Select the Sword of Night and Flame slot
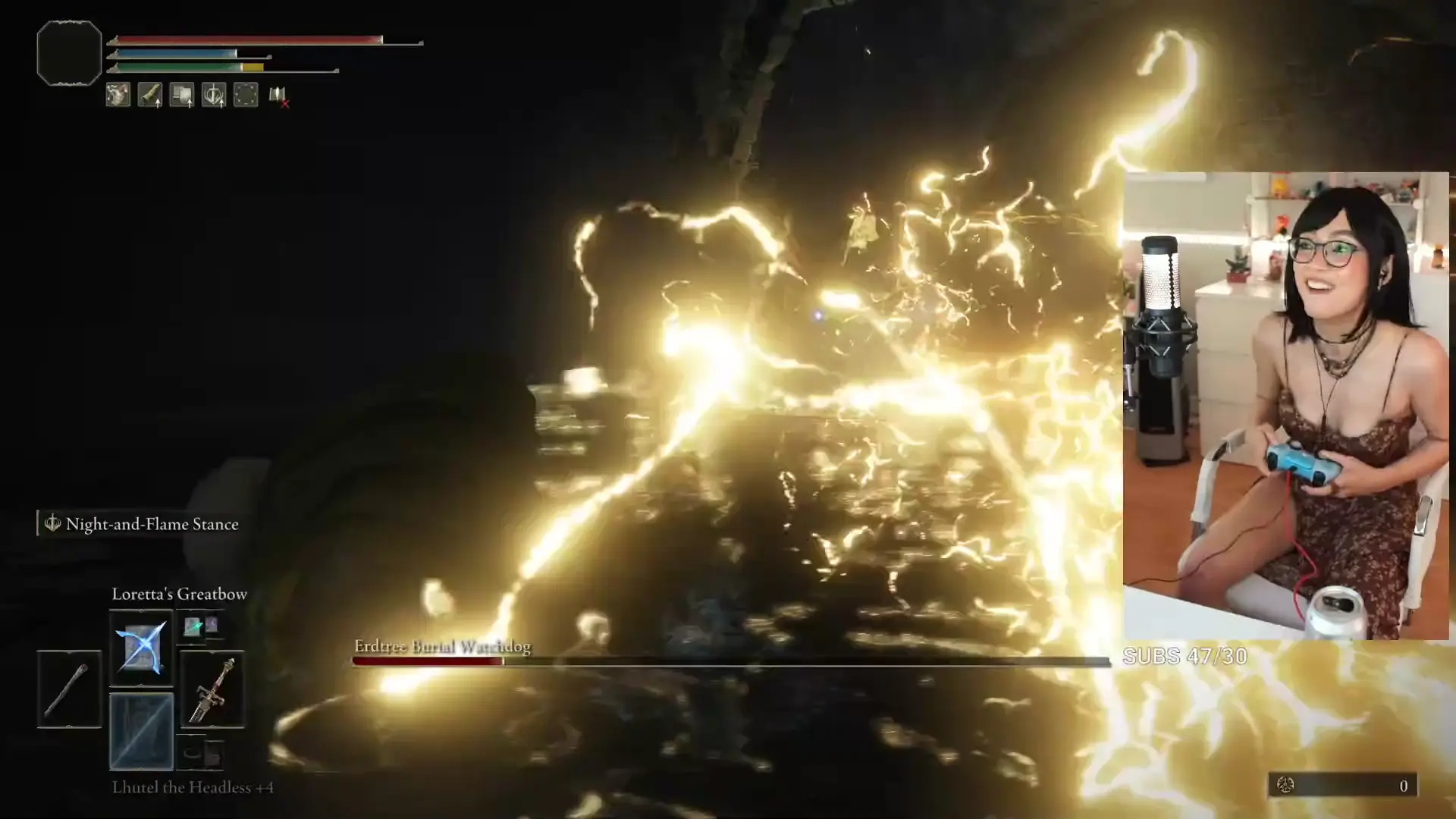The image size is (1456, 819). point(212,689)
